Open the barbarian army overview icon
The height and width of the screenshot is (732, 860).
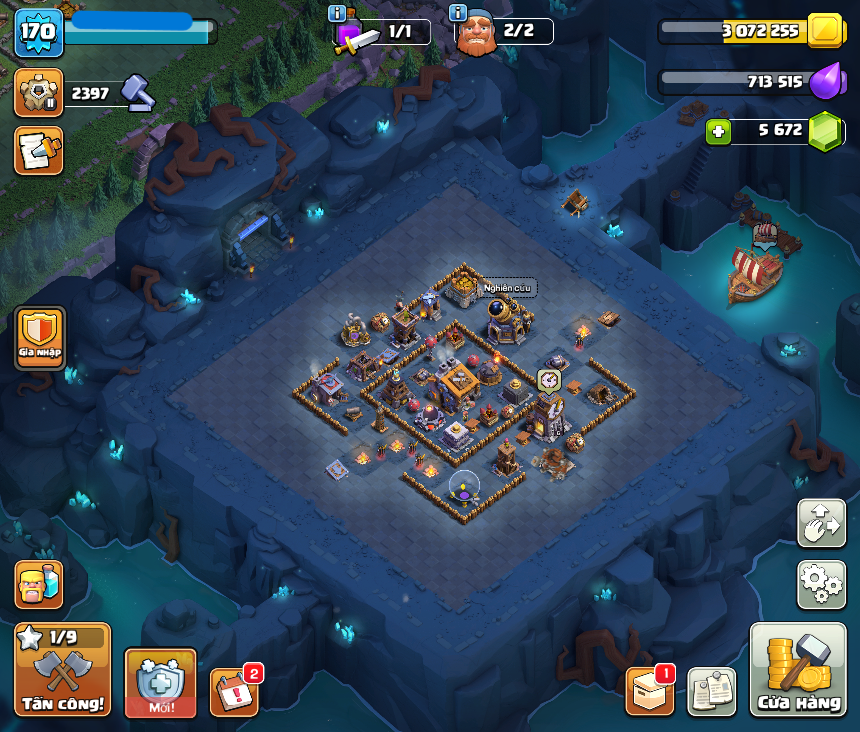pos(39,584)
